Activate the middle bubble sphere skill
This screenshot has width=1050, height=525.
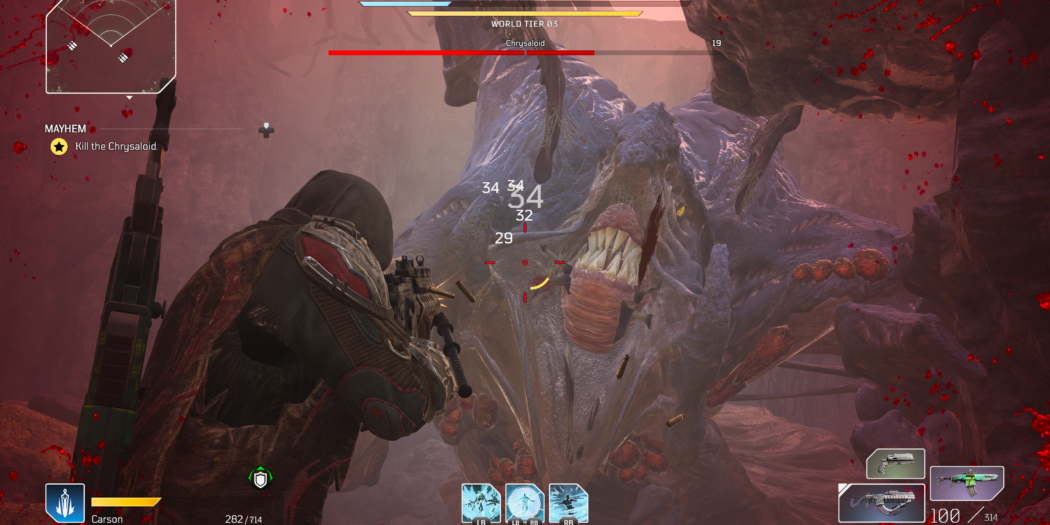pyautogui.click(x=524, y=503)
